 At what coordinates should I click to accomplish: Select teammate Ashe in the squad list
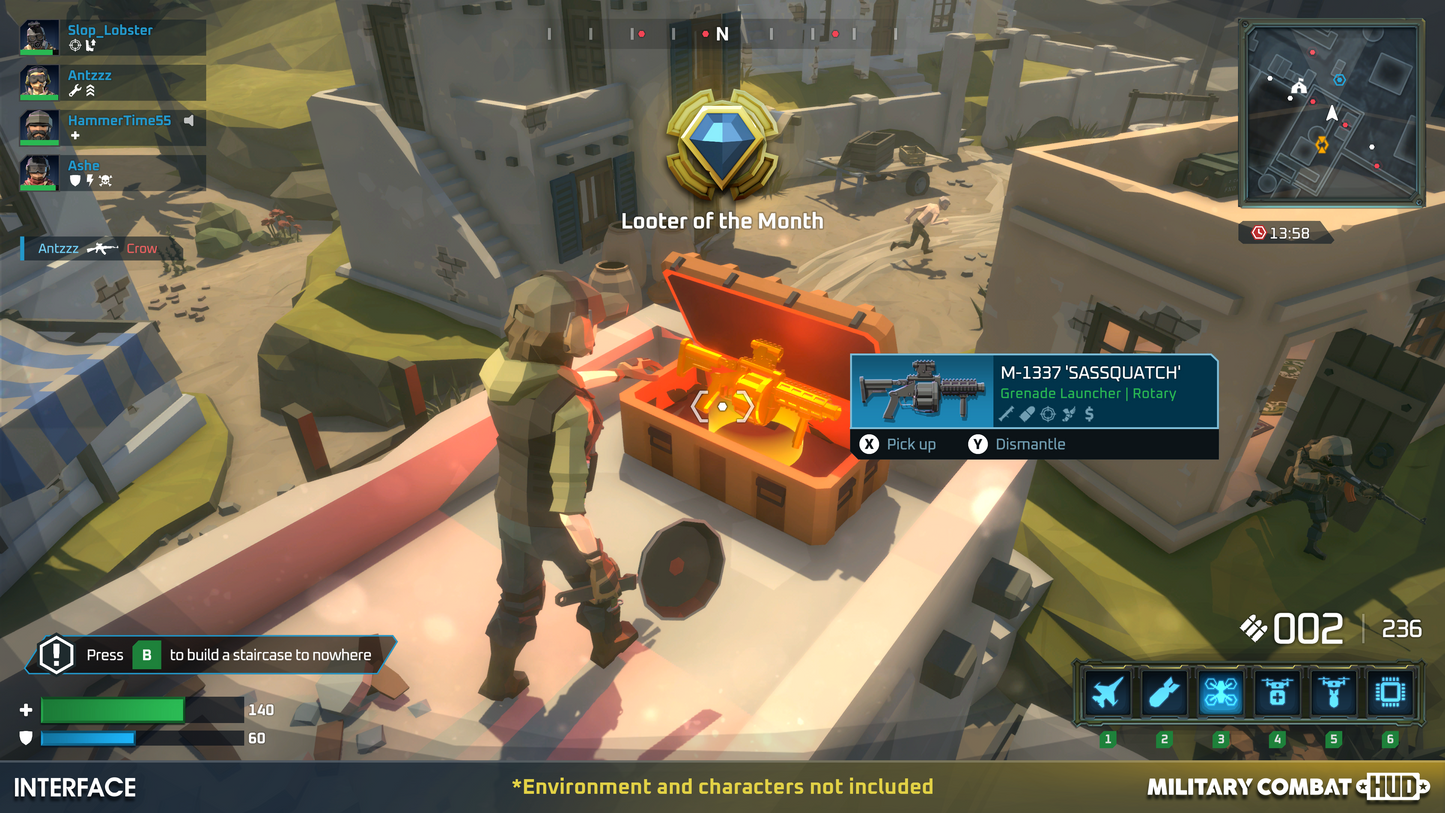click(x=112, y=172)
